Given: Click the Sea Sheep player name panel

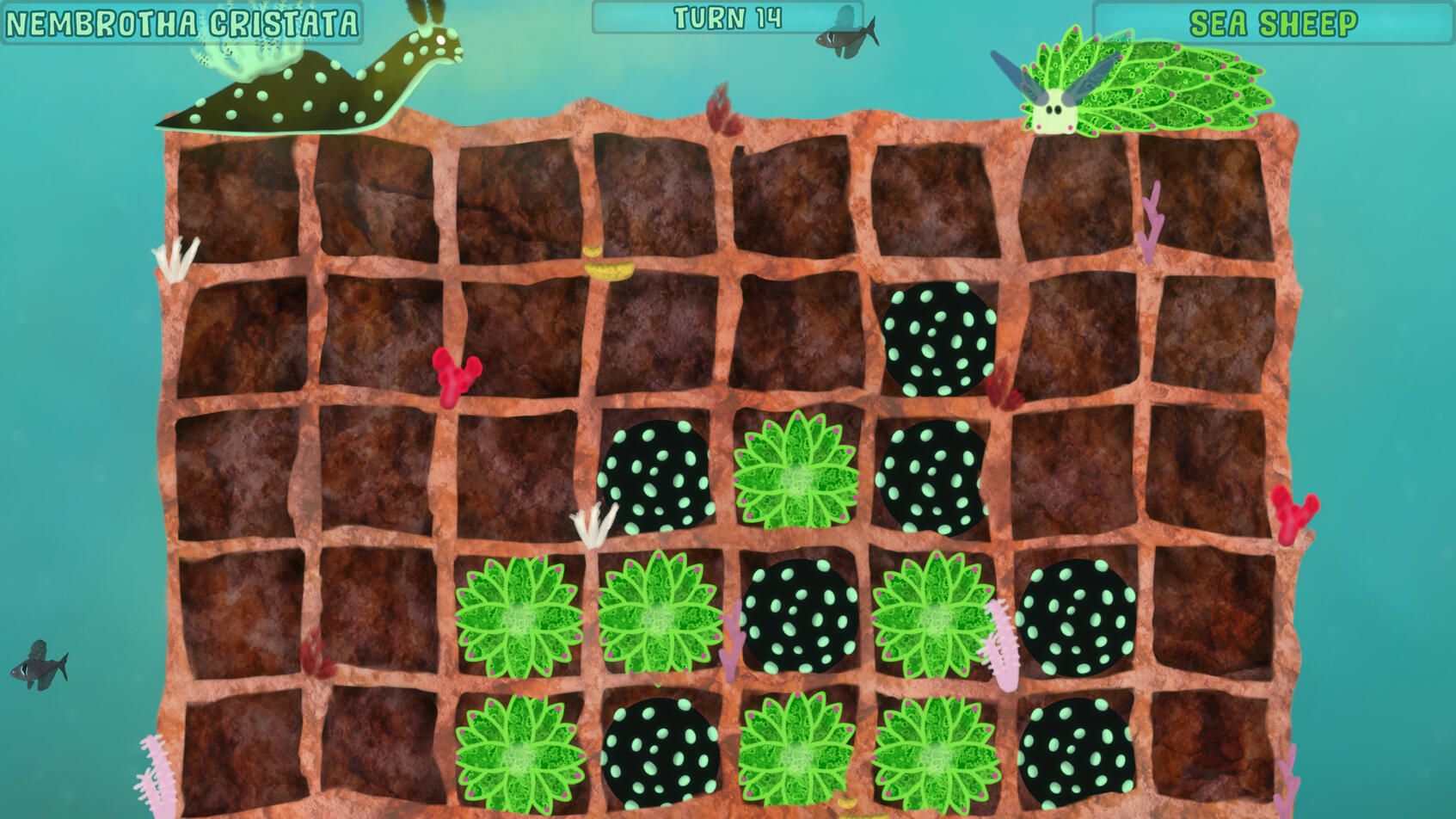Looking at the screenshot, I should pos(1273,23).
